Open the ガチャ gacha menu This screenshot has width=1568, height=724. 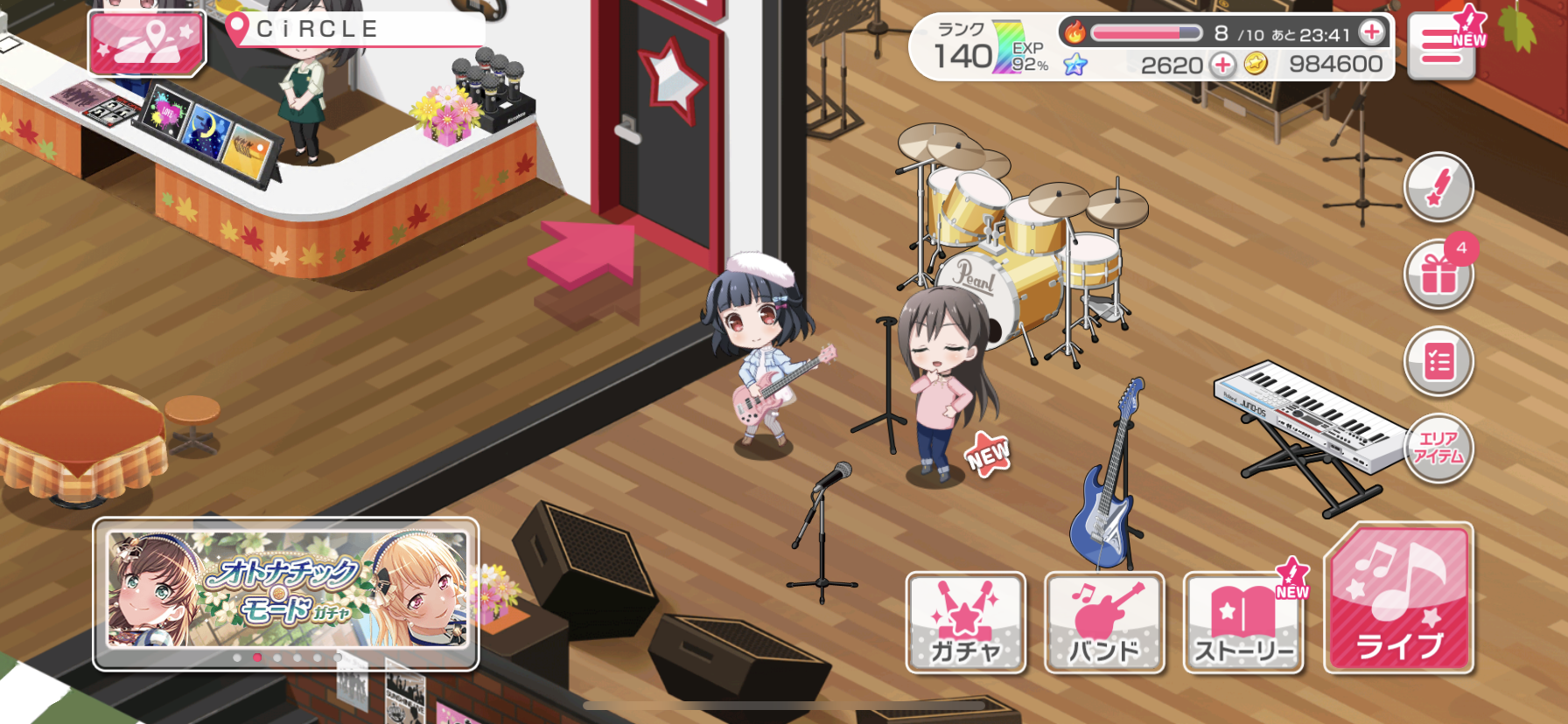(966, 623)
